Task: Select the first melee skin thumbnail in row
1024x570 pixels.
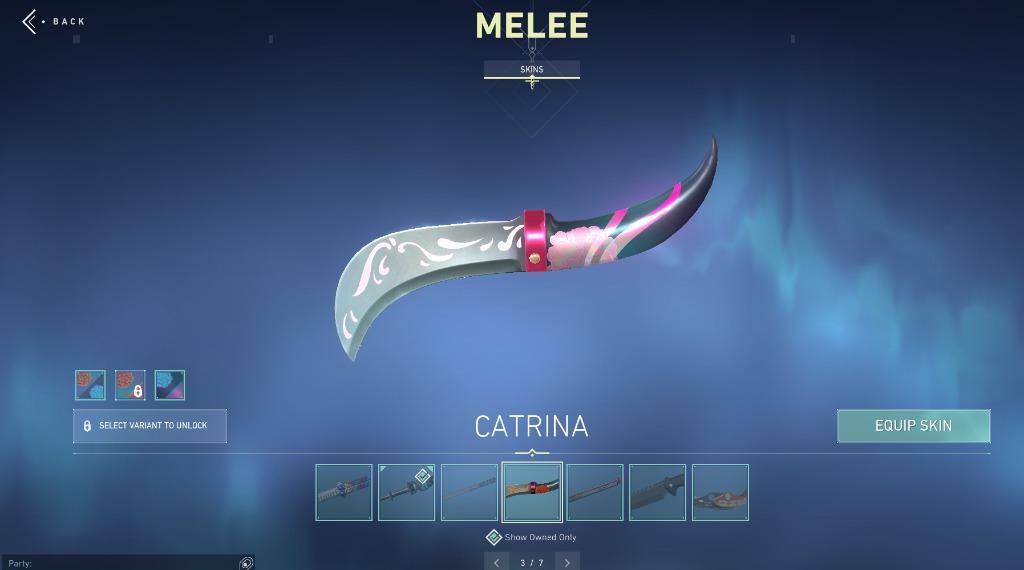Action: [x=344, y=492]
